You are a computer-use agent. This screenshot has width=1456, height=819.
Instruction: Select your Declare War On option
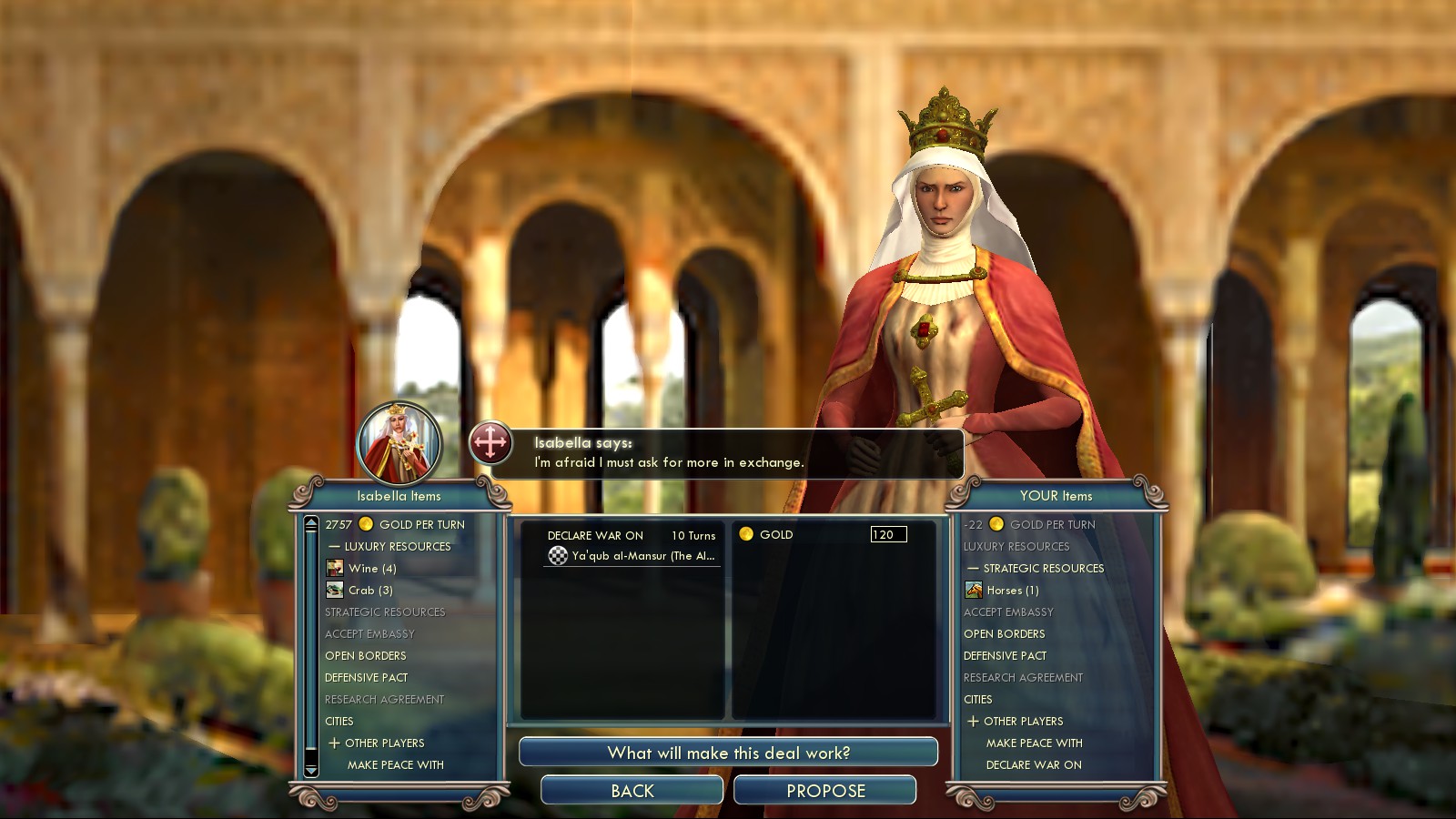point(1034,765)
